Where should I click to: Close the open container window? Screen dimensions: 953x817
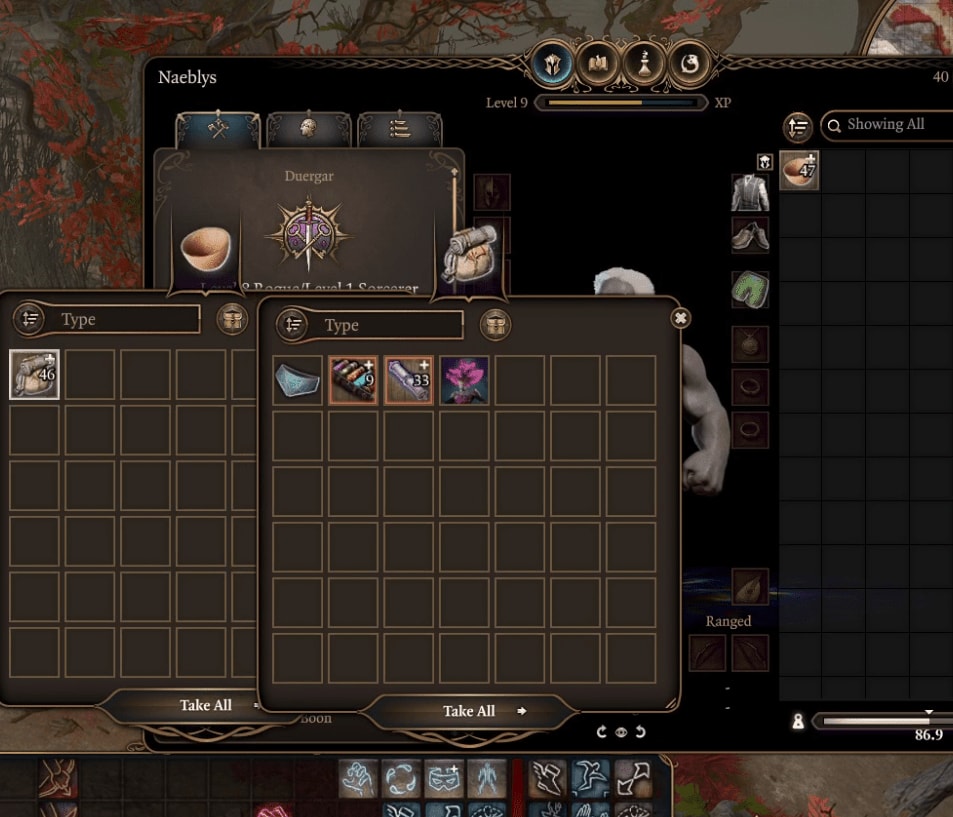tap(680, 318)
